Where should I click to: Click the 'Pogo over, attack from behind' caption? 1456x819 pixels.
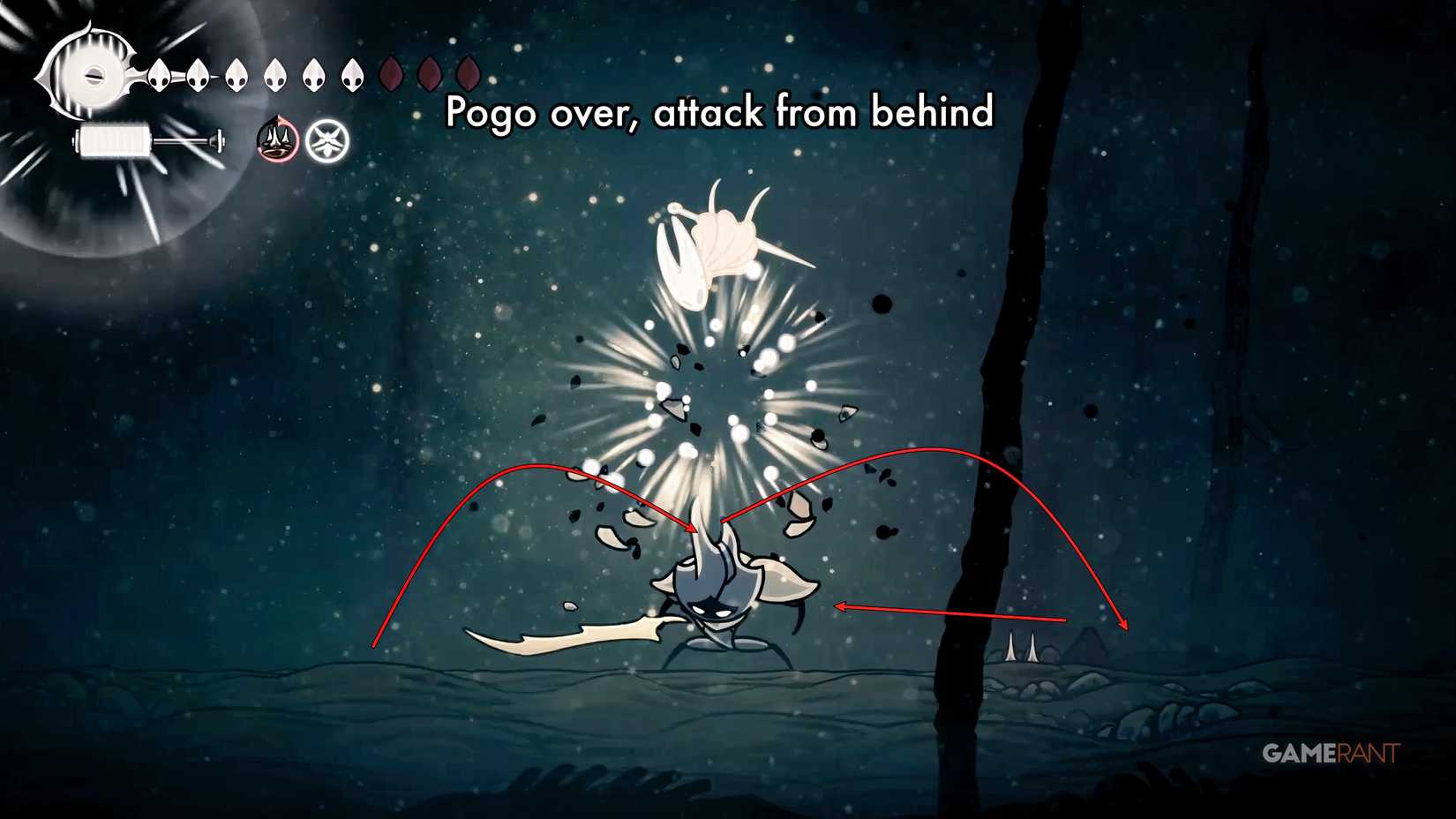(720, 113)
